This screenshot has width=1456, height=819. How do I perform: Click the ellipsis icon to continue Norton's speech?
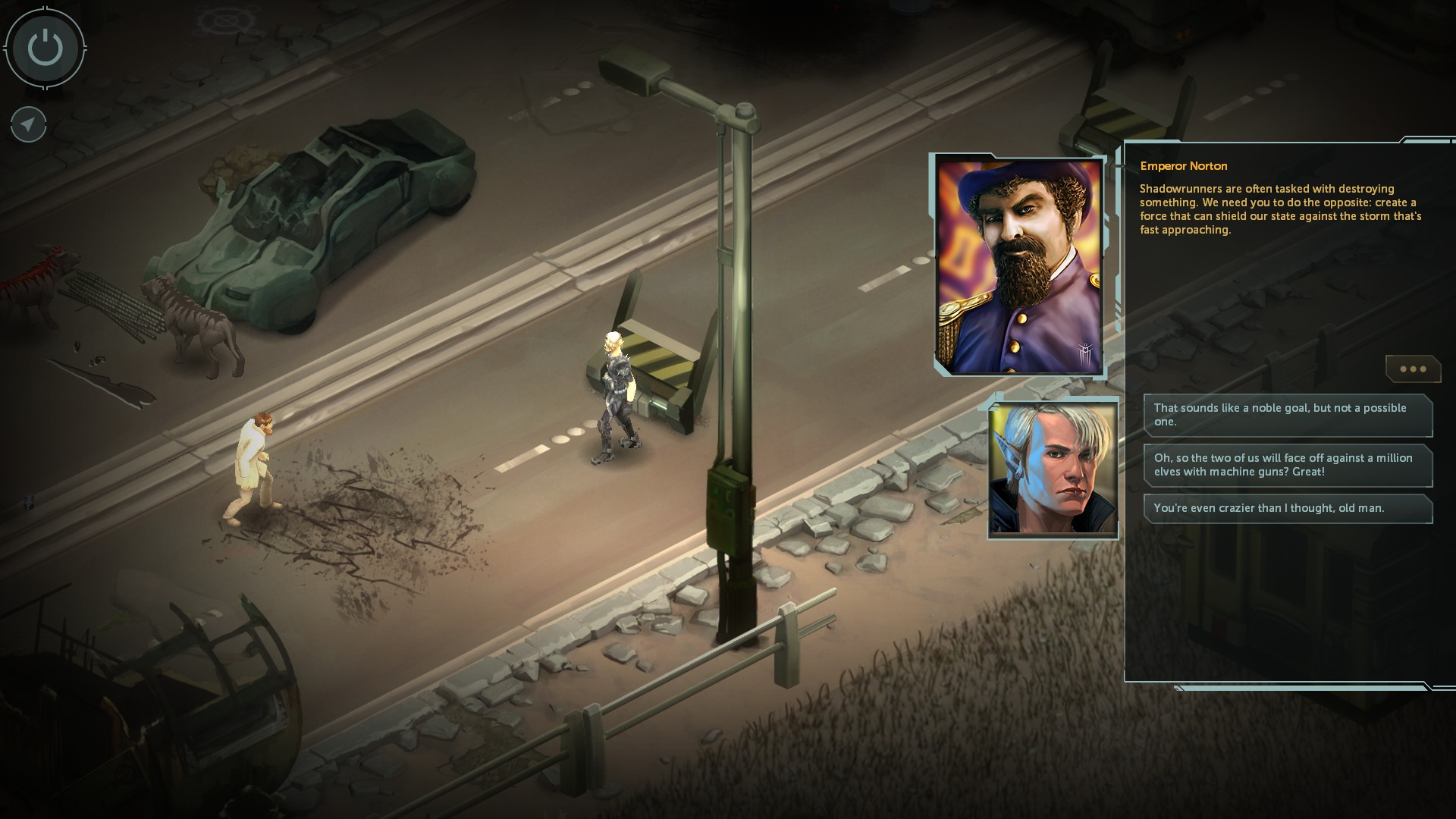tap(1412, 369)
